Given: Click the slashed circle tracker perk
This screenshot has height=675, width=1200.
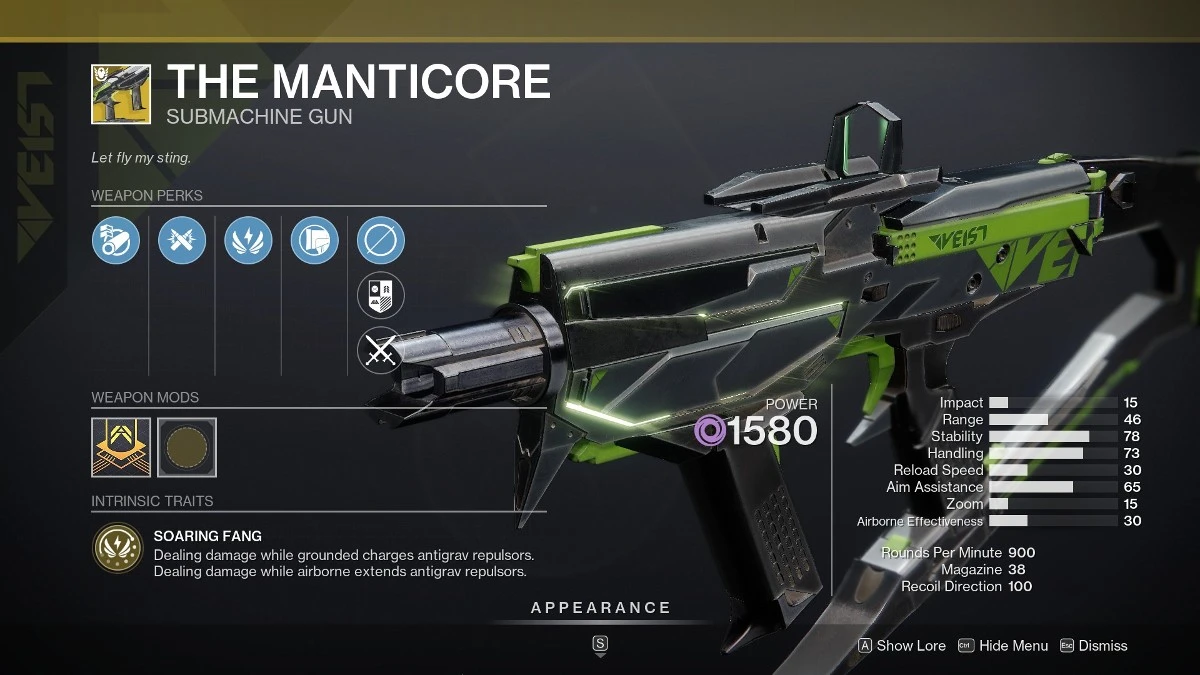Looking at the screenshot, I should pyautogui.click(x=381, y=241).
